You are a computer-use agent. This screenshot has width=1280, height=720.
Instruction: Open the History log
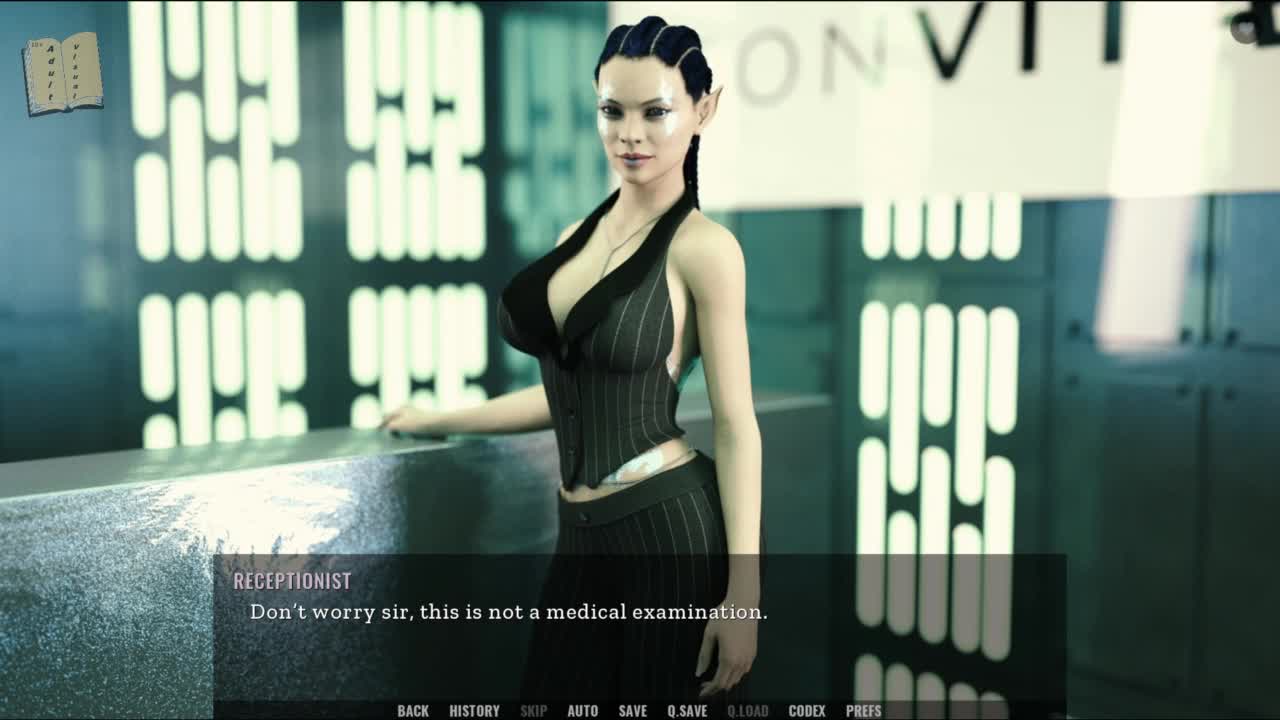pyautogui.click(x=474, y=711)
